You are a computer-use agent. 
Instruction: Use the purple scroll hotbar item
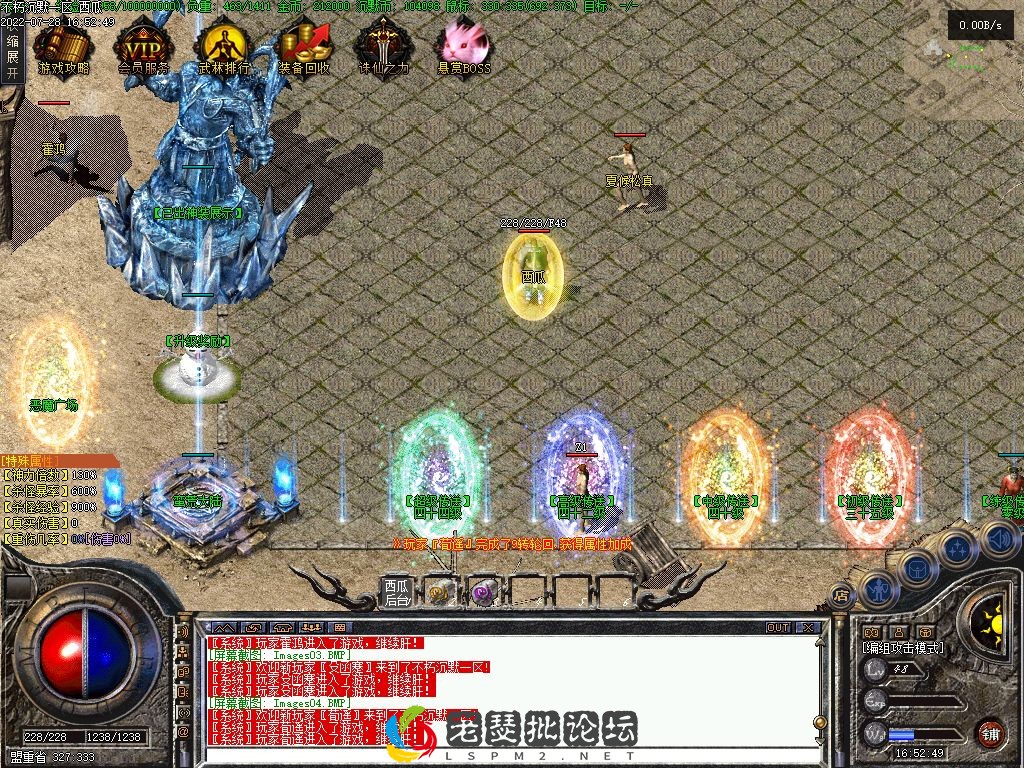[x=483, y=592]
